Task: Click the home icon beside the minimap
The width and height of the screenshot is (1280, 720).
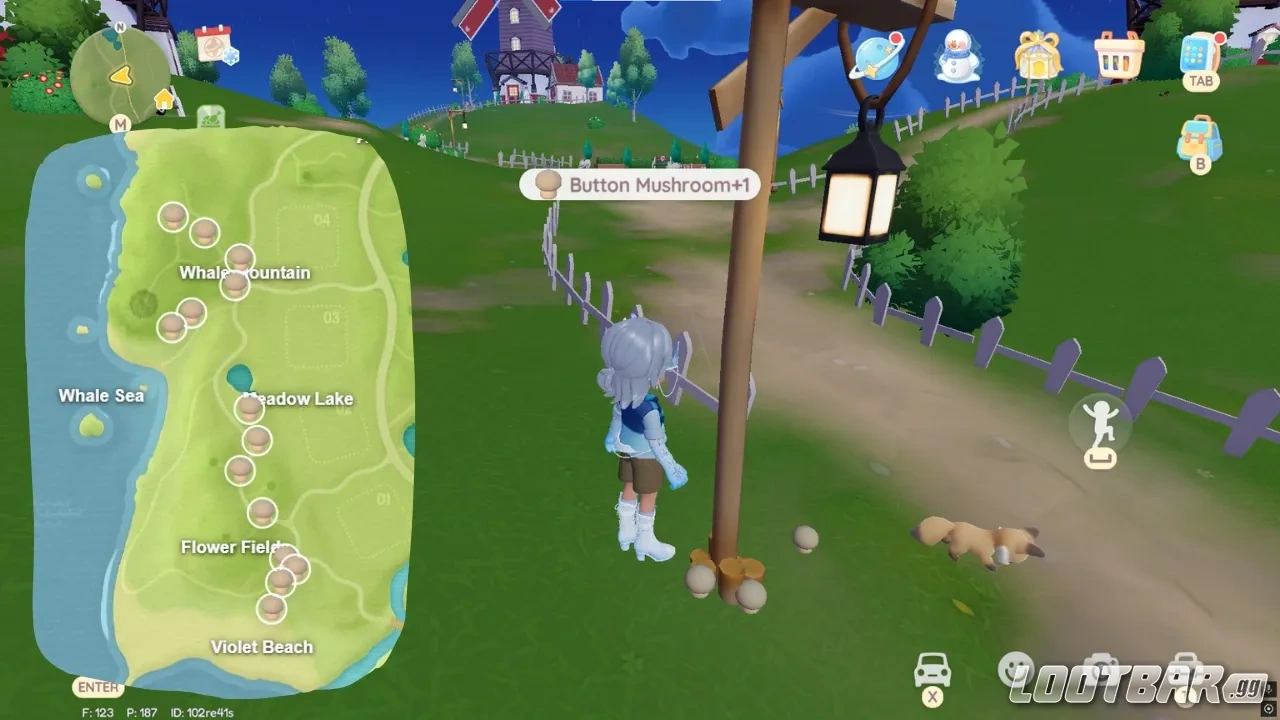Action: tap(163, 98)
